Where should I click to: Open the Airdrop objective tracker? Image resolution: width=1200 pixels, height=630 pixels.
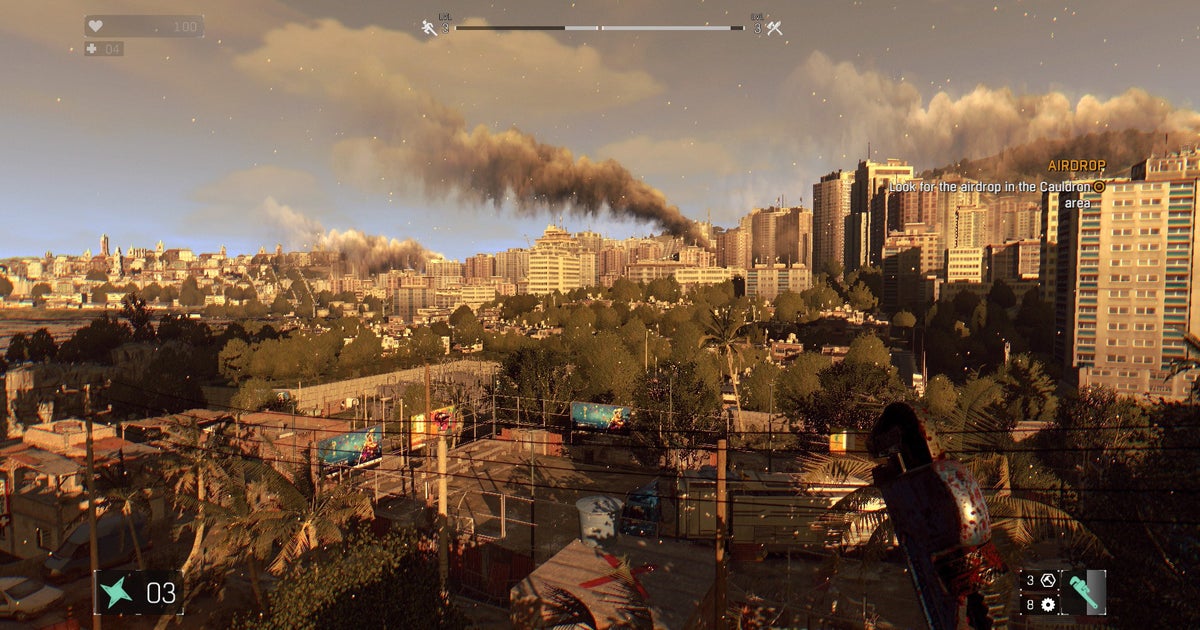point(1075,165)
